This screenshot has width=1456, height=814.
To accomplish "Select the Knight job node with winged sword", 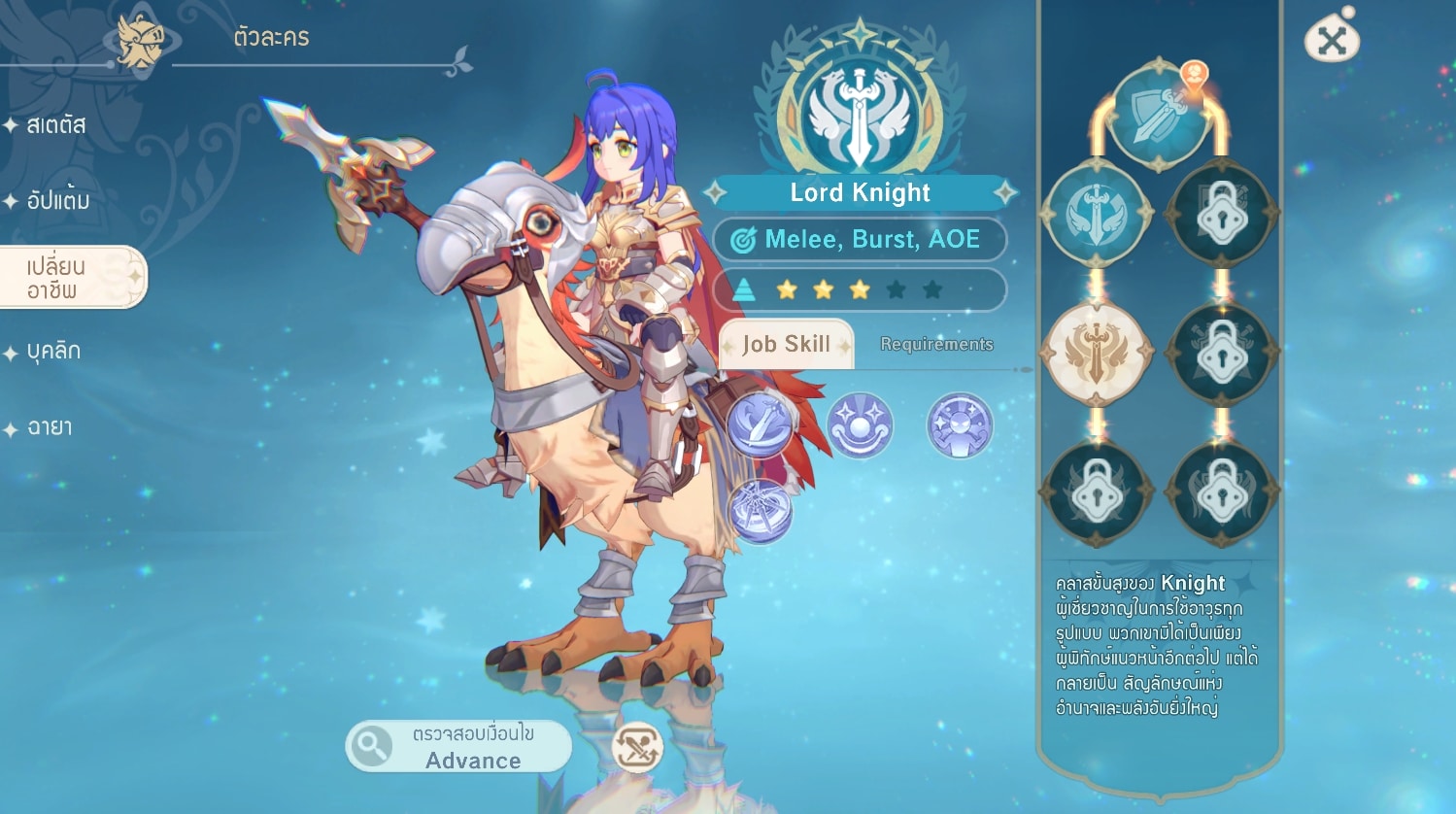I will click(x=1097, y=213).
